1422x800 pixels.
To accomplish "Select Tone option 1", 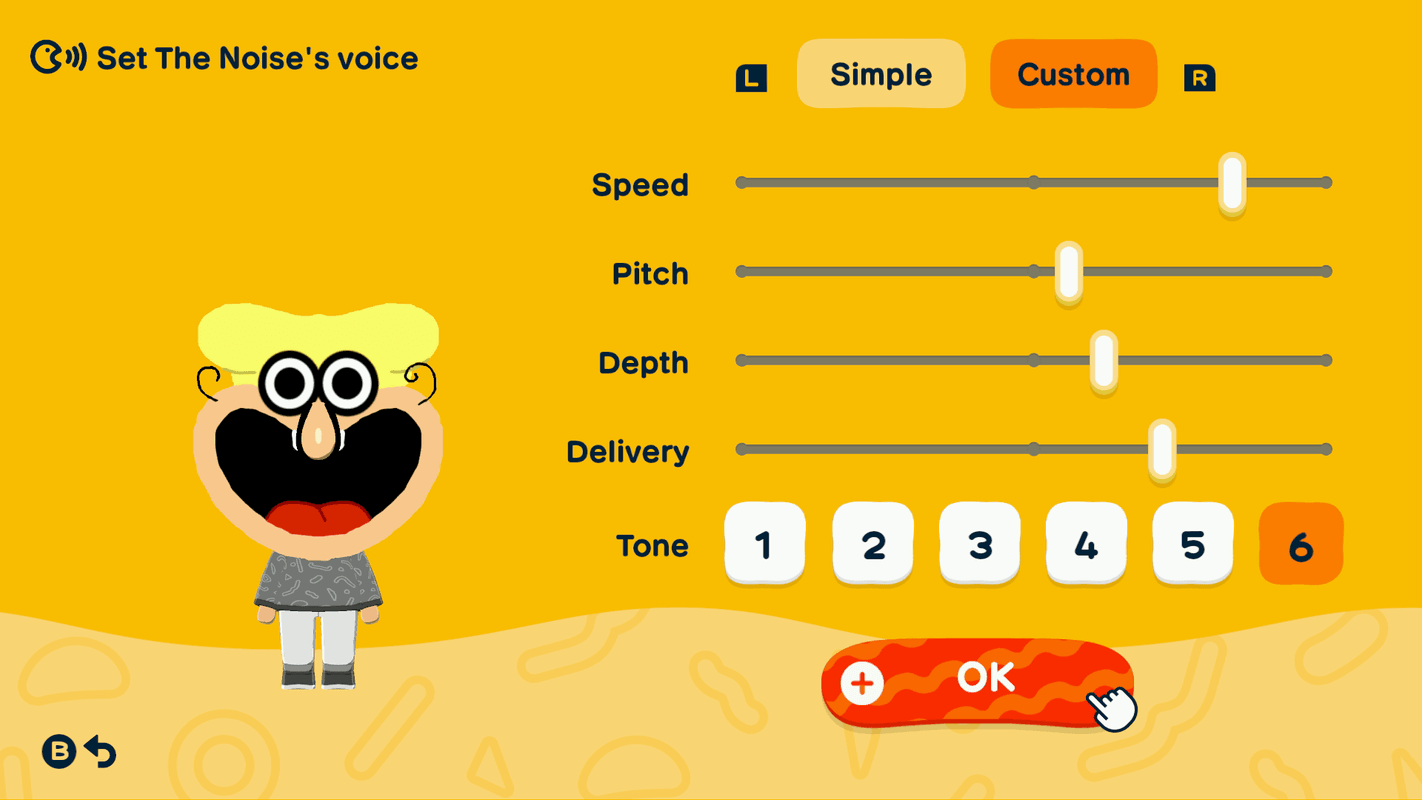I will (765, 545).
